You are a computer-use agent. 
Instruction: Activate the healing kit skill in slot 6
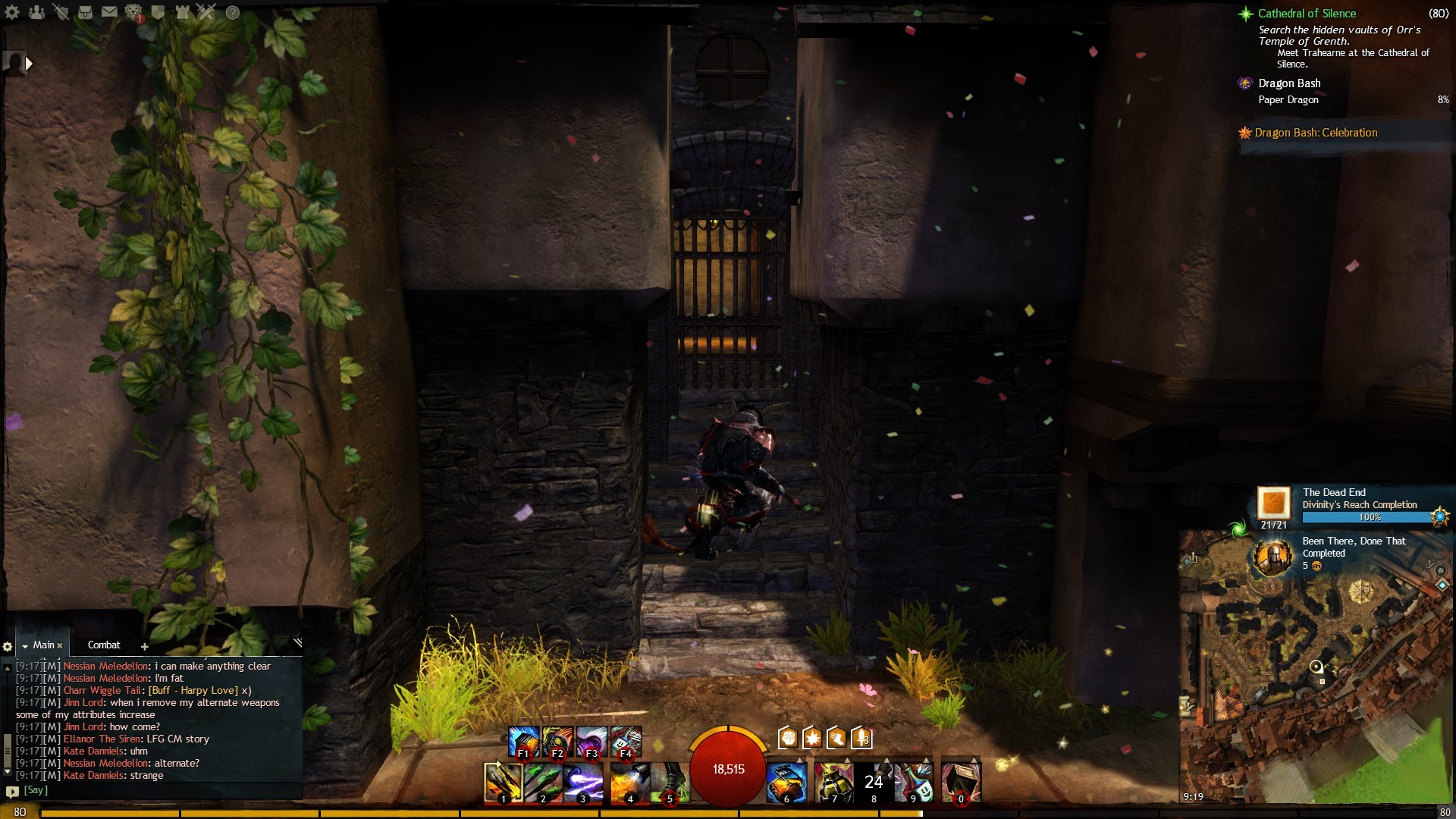(786, 783)
